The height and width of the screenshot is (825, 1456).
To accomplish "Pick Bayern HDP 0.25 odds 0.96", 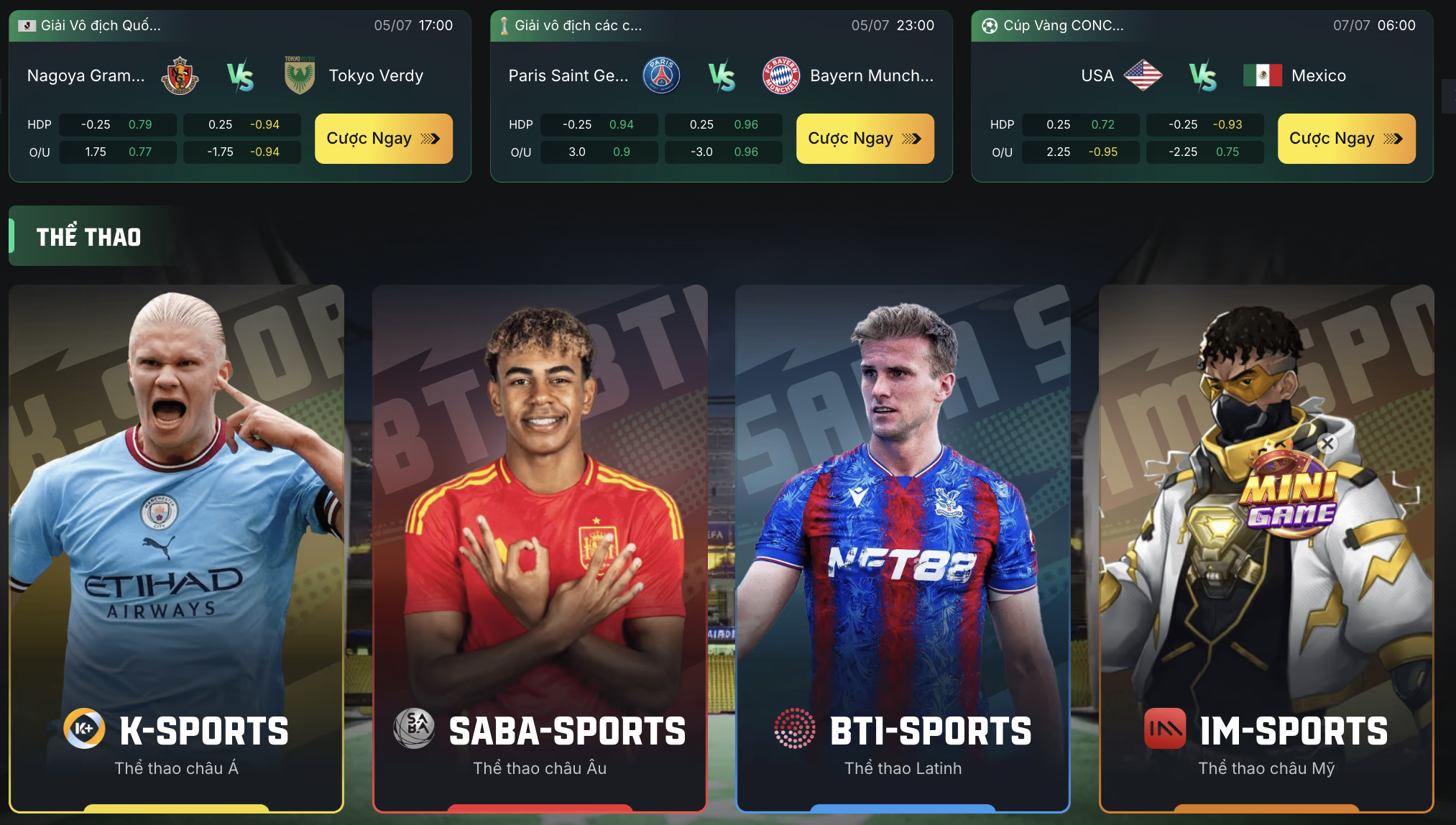I will 724,125.
